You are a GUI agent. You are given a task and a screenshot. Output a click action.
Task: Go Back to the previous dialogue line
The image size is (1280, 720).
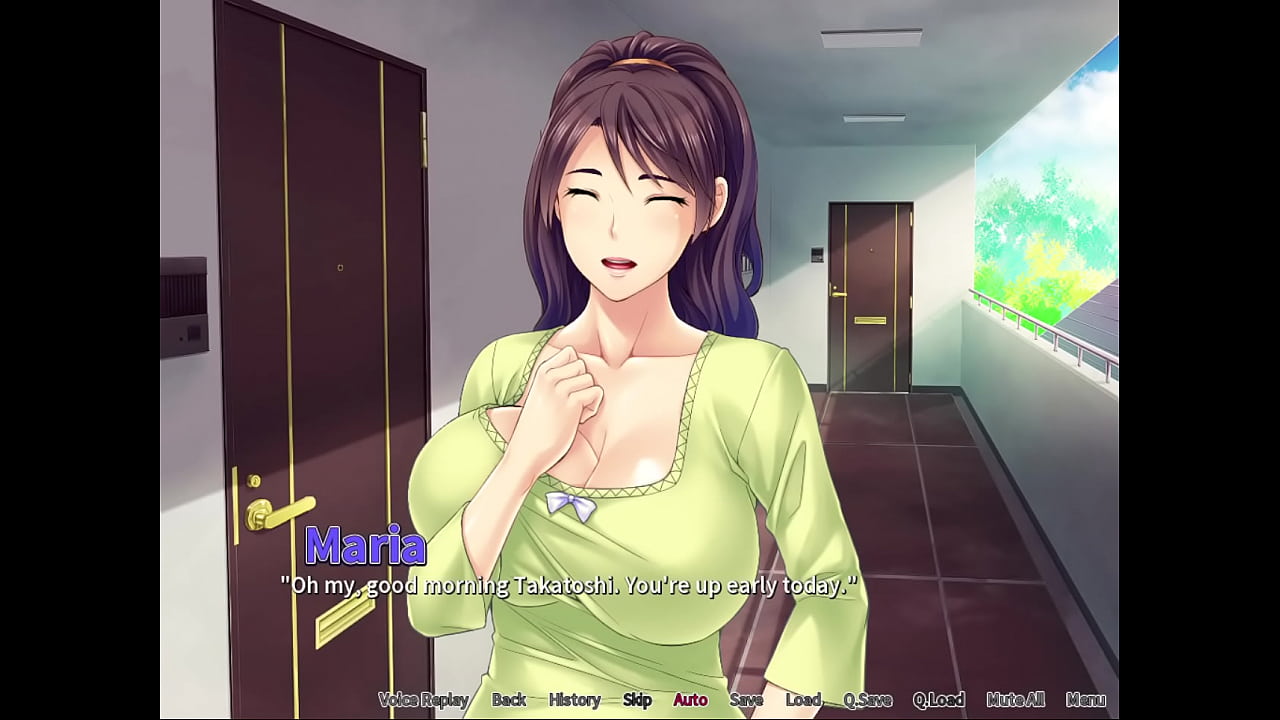coord(510,700)
